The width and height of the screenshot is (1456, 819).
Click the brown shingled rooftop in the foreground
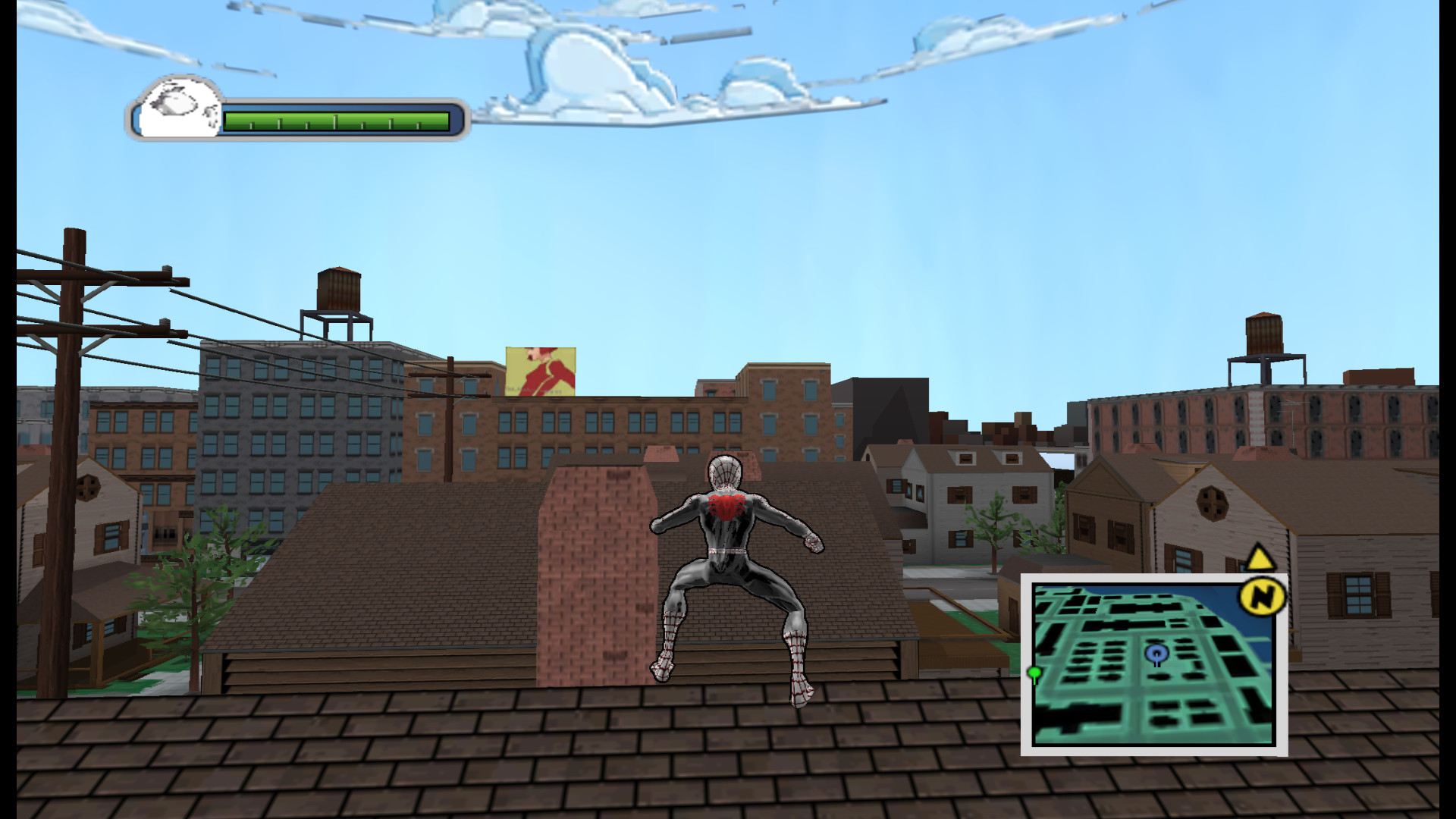pyautogui.click(x=379, y=758)
